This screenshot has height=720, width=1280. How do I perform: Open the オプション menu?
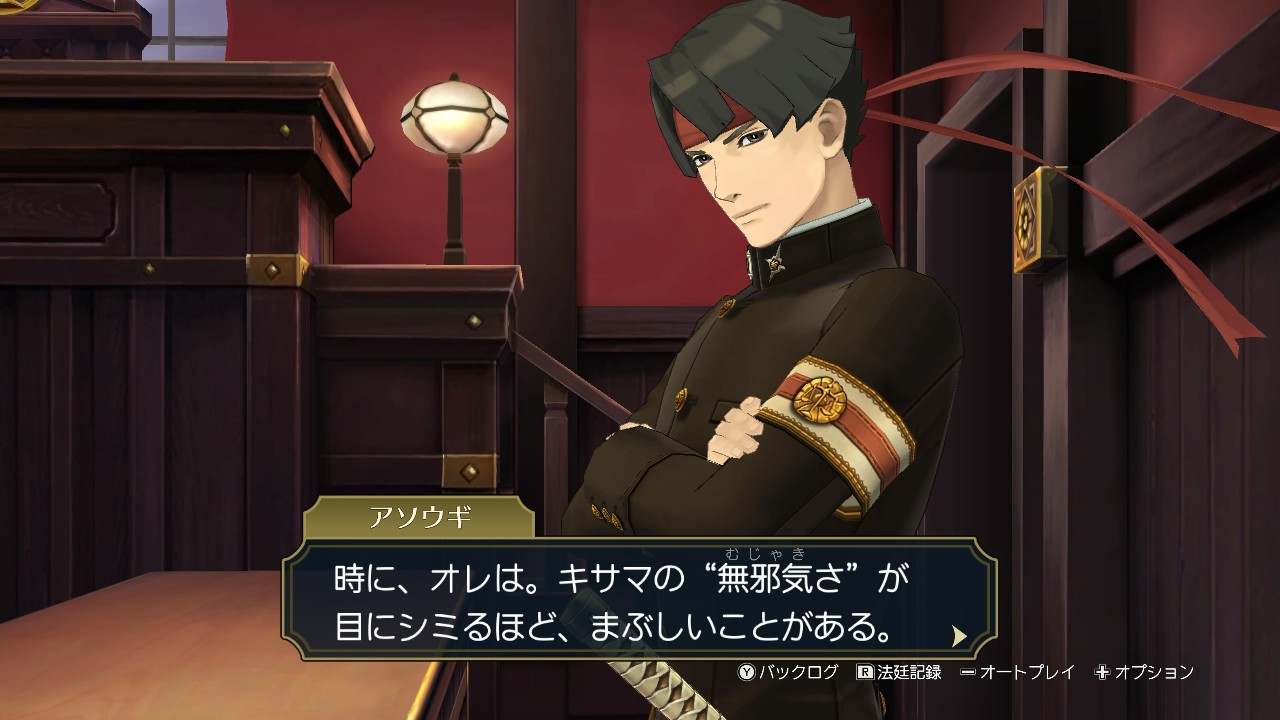[1144, 672]
